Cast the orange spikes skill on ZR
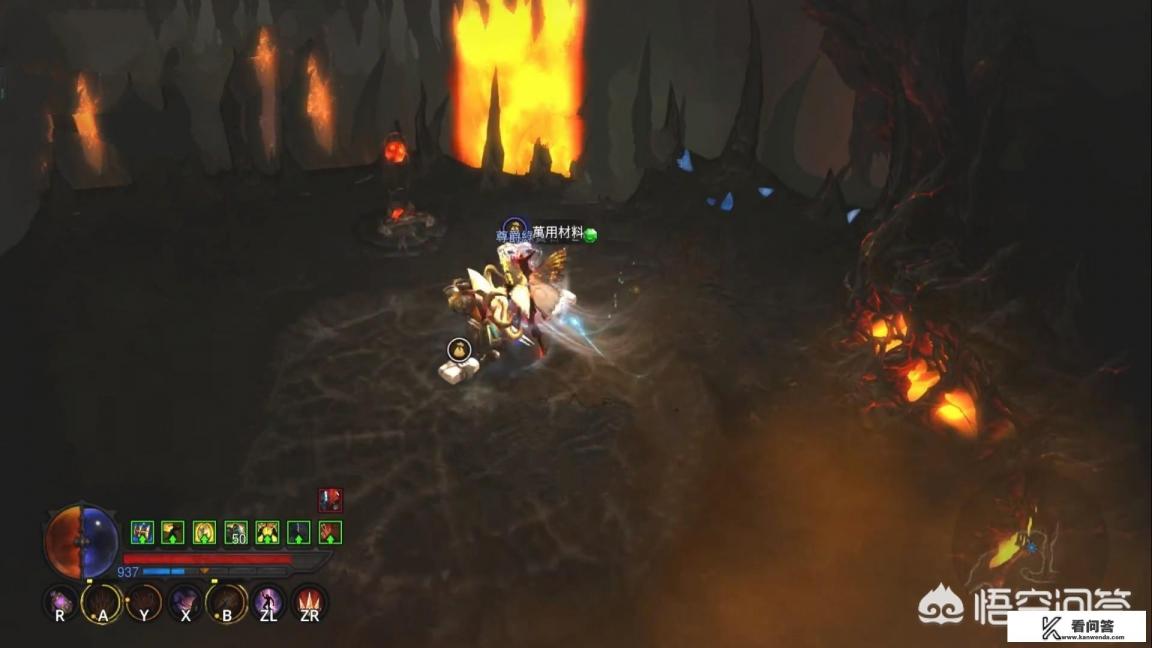Screen dimensions: 1152x648 309,603
